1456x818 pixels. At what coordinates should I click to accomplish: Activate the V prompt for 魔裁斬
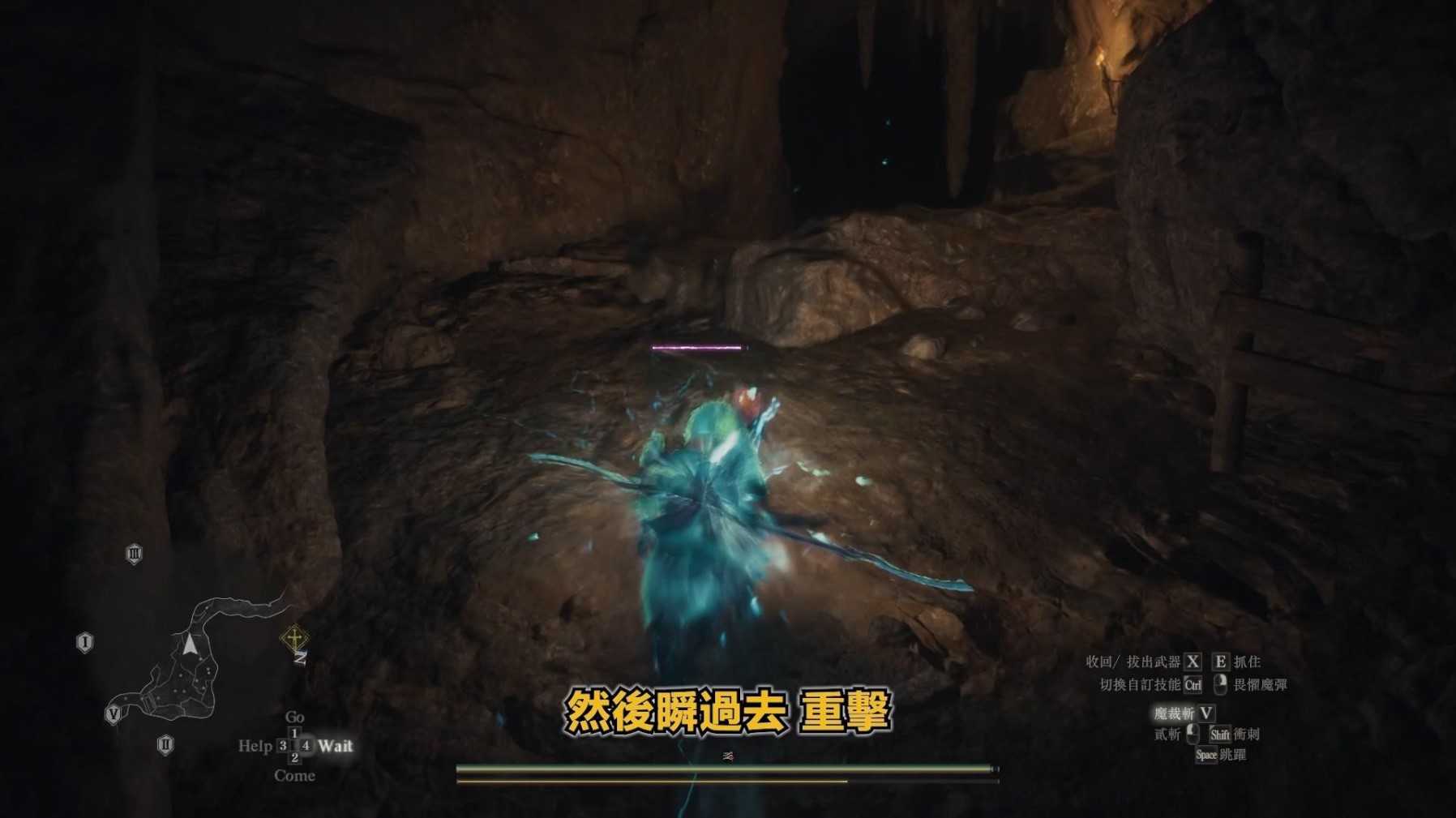(x=1207, y=714)
